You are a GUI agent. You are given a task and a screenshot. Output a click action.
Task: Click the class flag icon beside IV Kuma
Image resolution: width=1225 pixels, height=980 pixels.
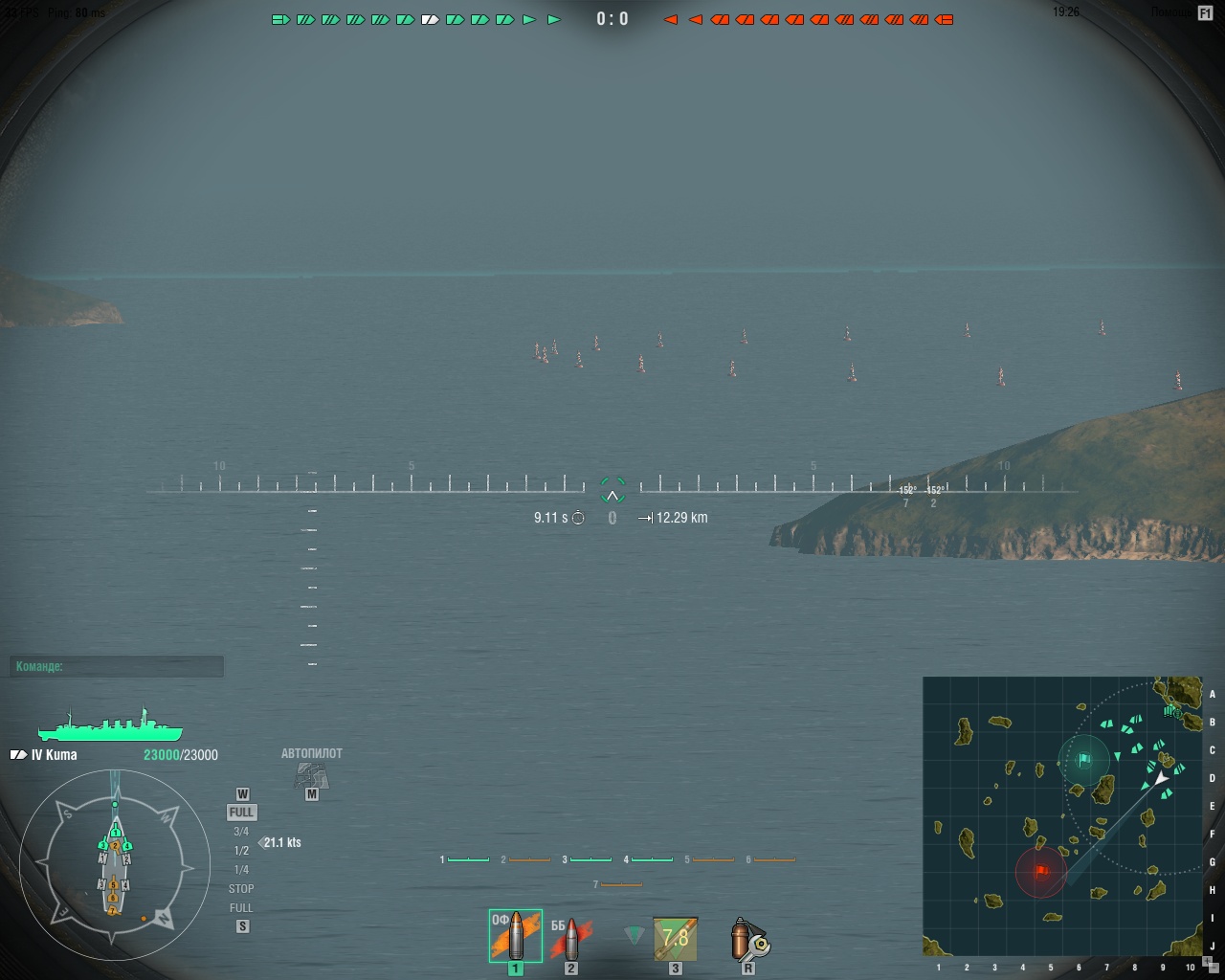pyautogui.click(x=17, y=754)
